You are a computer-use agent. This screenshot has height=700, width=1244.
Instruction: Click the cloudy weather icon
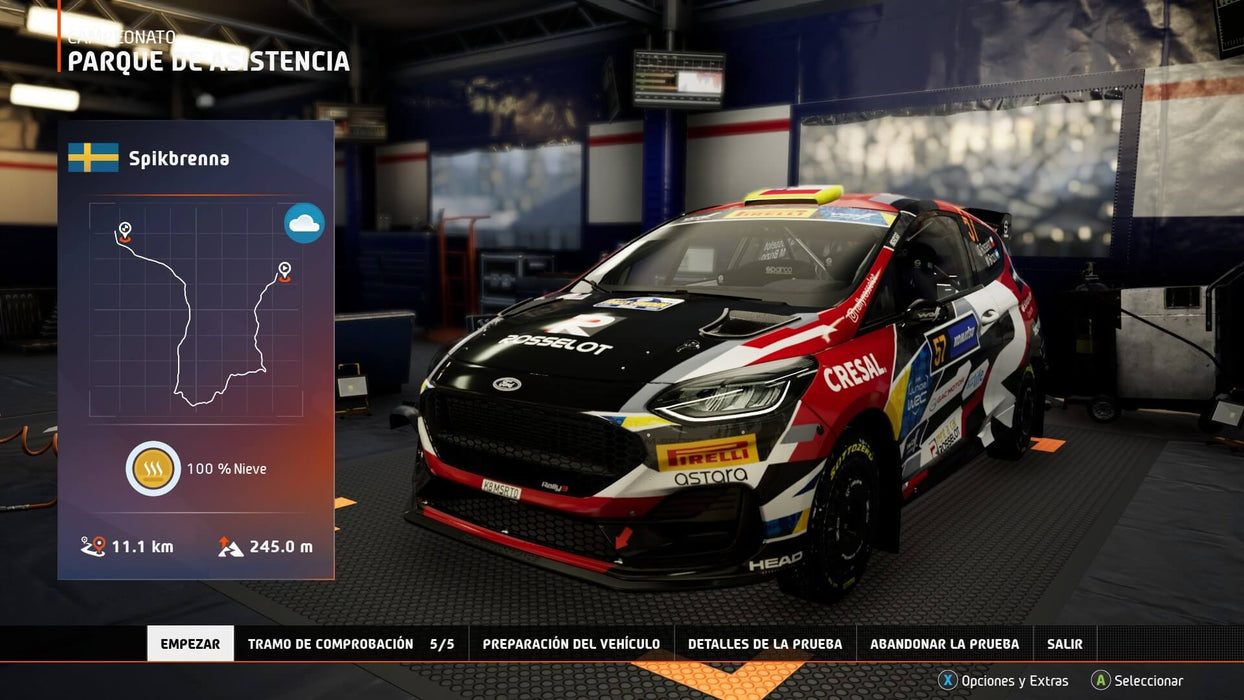pos(304,223)
